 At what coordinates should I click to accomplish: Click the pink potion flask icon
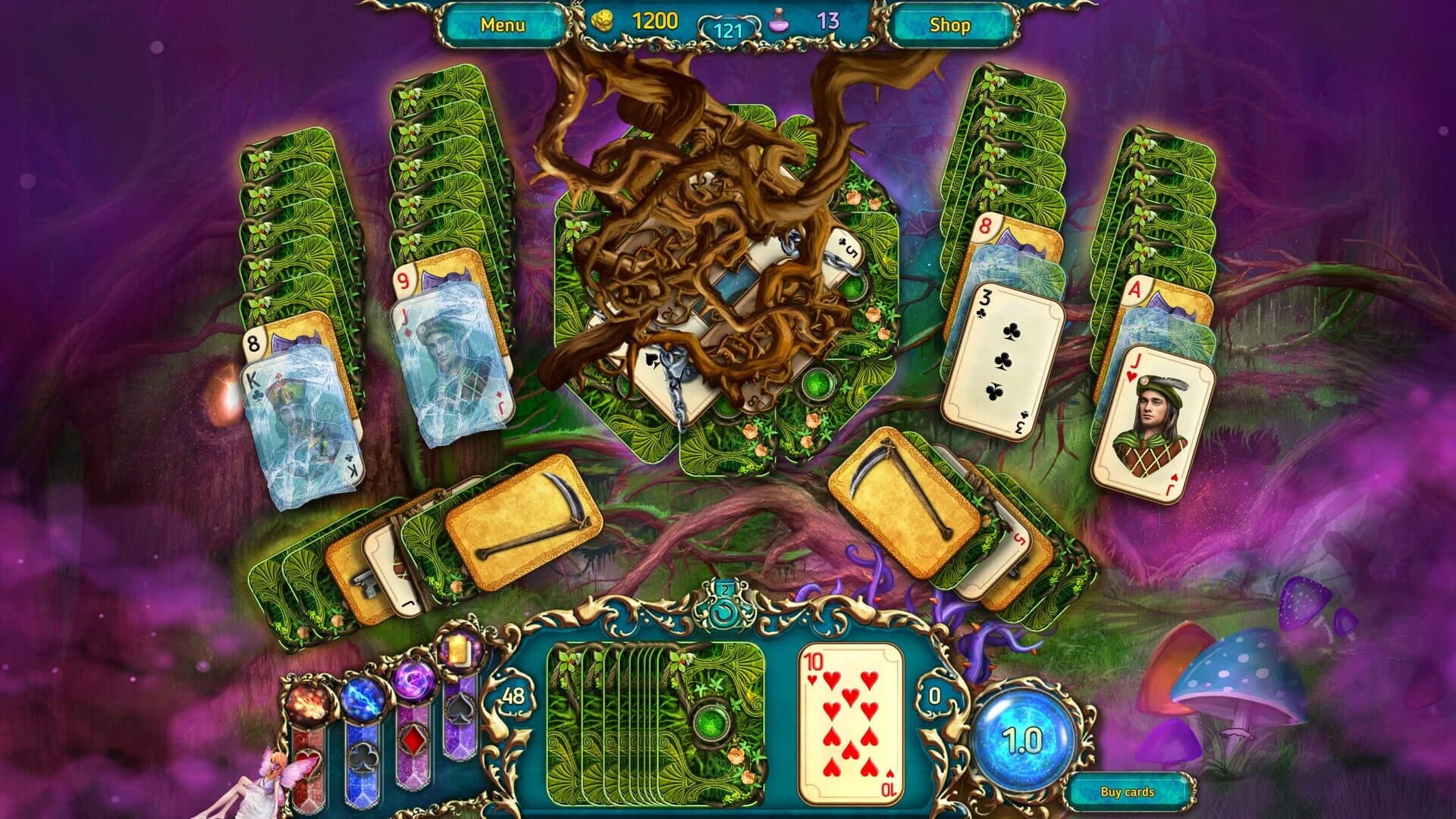pos(779,23)
